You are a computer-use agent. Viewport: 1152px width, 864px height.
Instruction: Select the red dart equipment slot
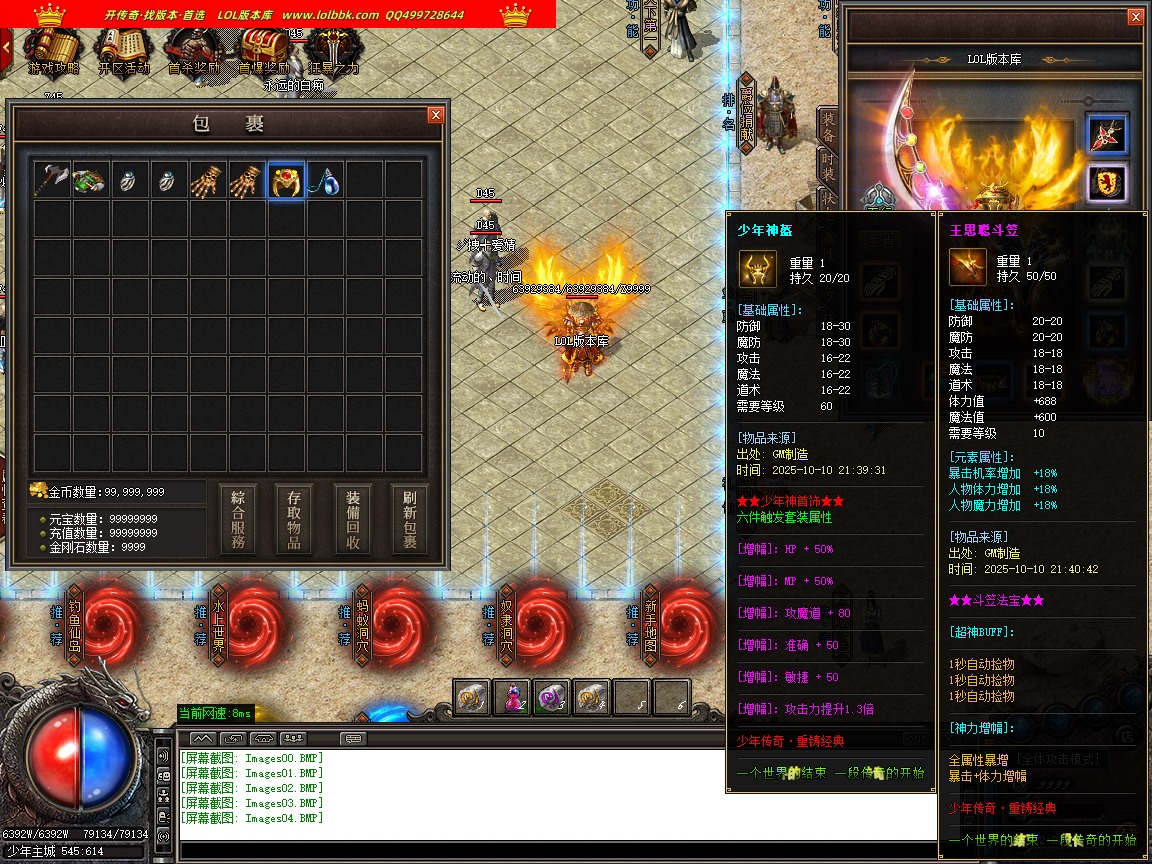pos(1107,134)
